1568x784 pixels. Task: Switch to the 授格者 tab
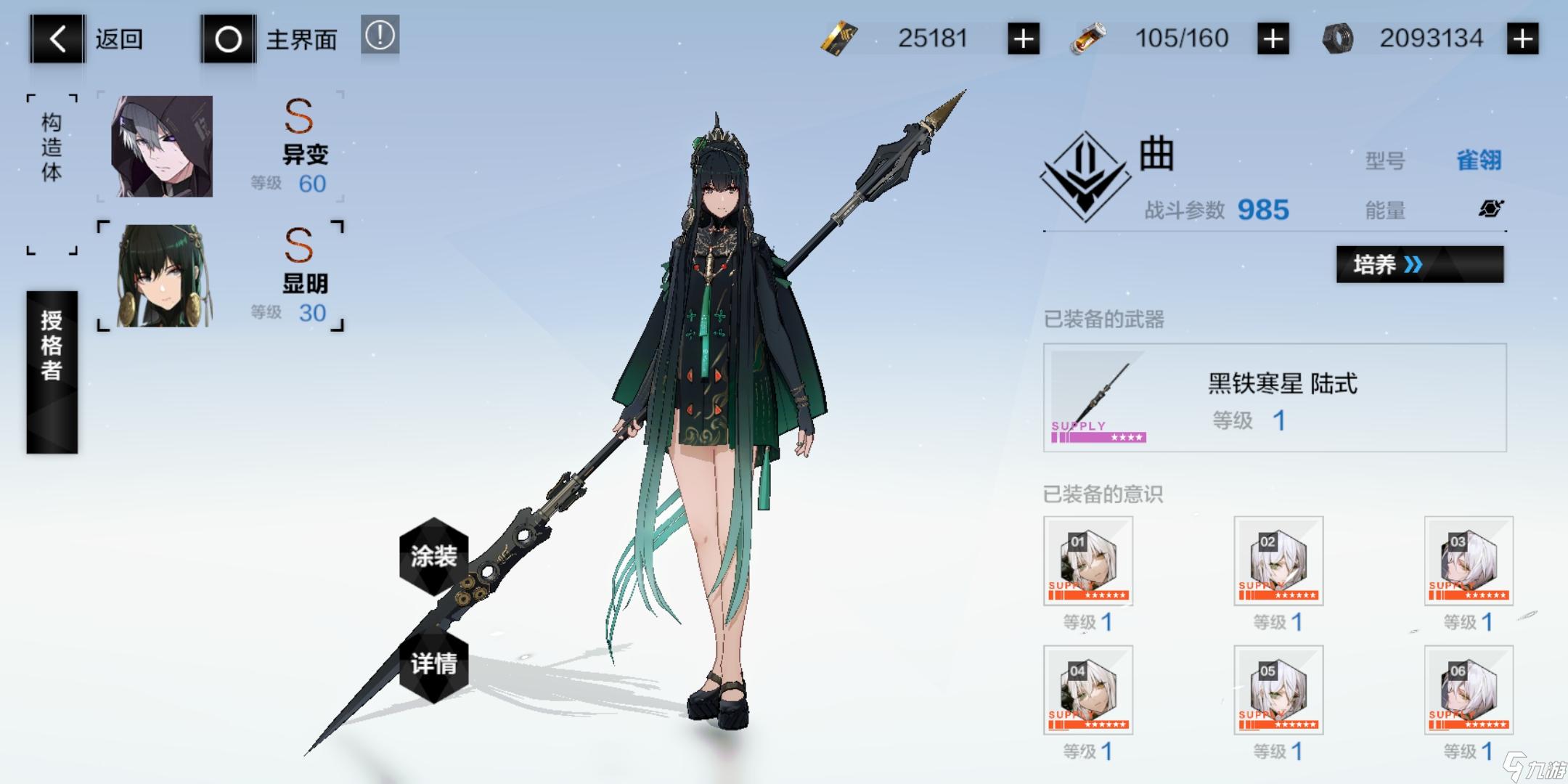[x=52, y=372]
